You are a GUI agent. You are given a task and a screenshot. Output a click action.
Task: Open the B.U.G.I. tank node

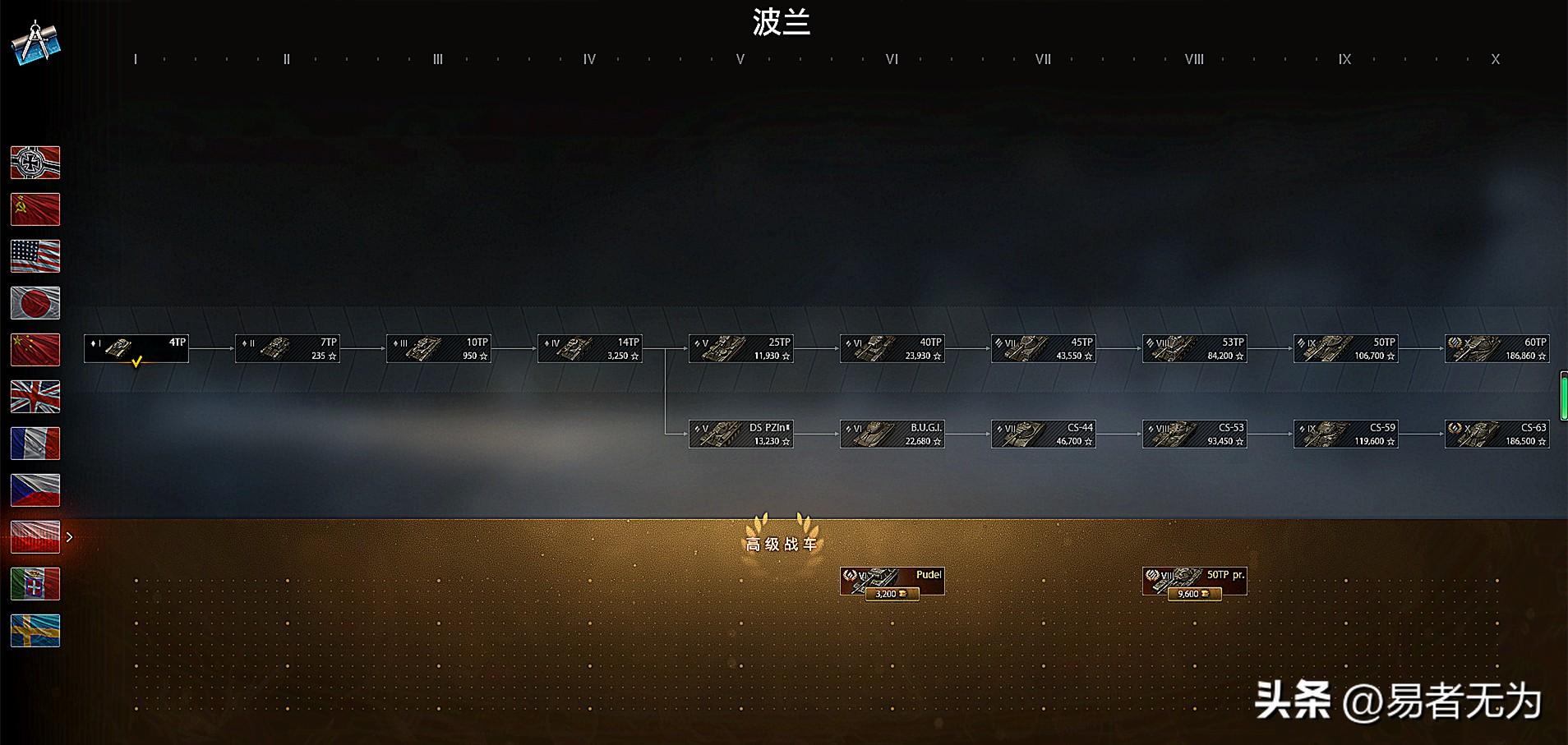(892, 434)
